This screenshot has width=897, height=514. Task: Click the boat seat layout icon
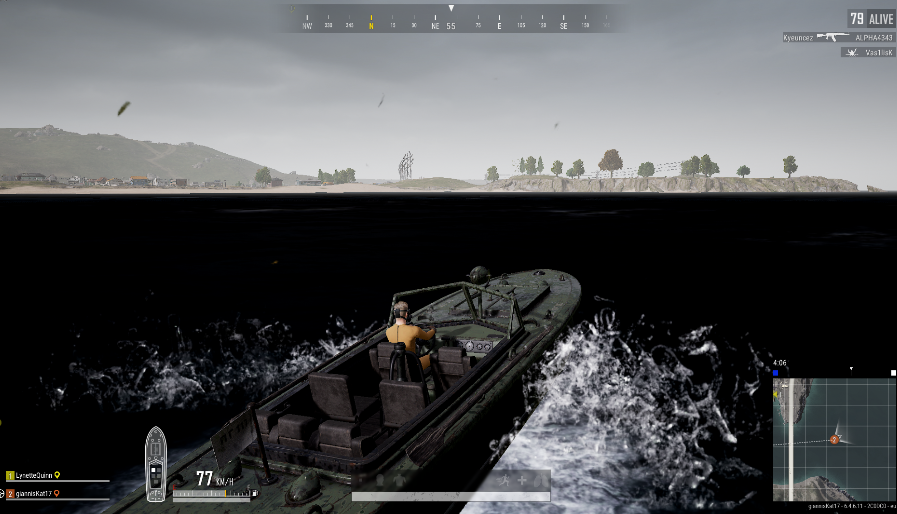click(x=156, y=464)
